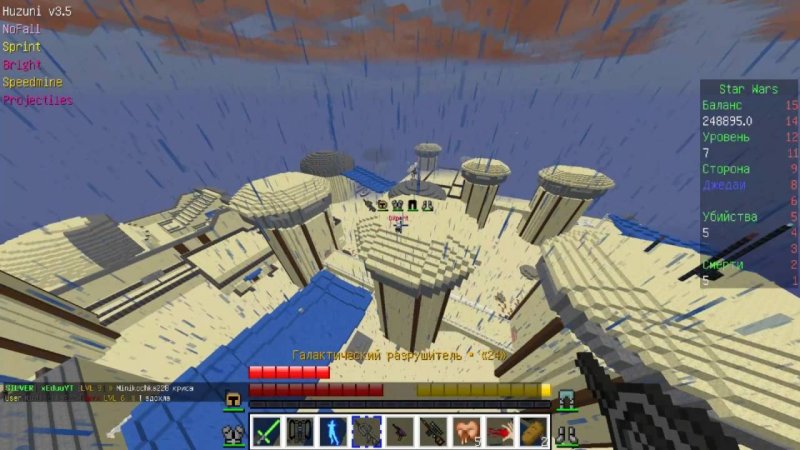This screenshot has height=450, width=800.
Task: Select the highlighted blaster rifle slot
Action: (366, 431)
